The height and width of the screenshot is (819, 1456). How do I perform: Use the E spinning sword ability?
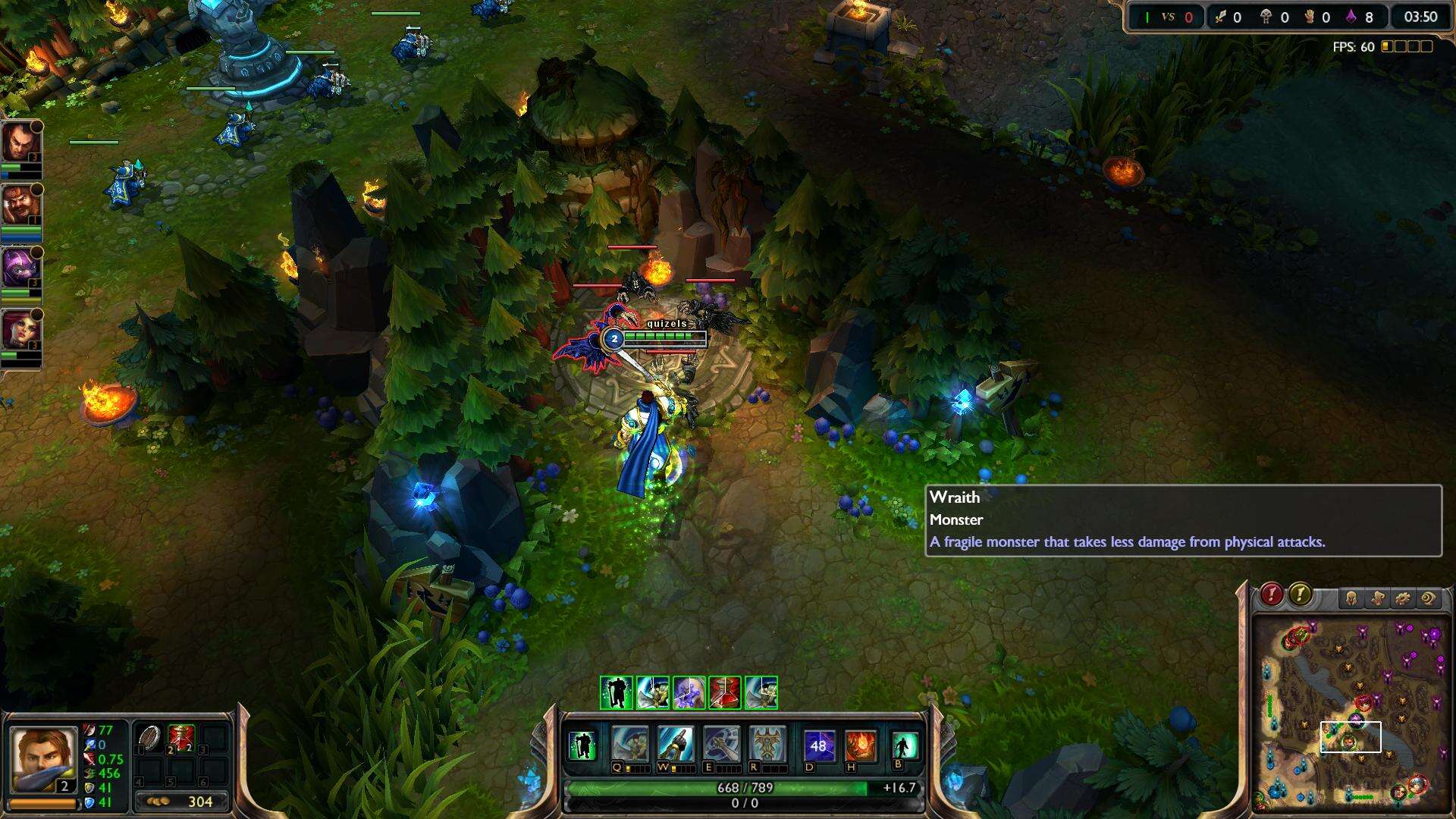tap(720, 744)
